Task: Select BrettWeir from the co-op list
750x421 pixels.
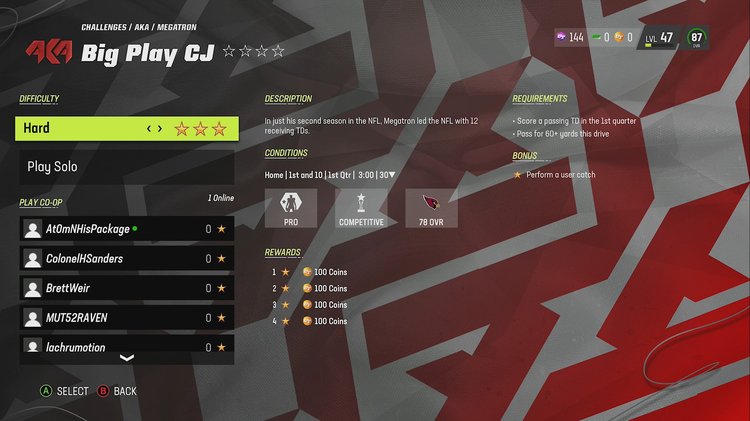Action: pos(127,288)
